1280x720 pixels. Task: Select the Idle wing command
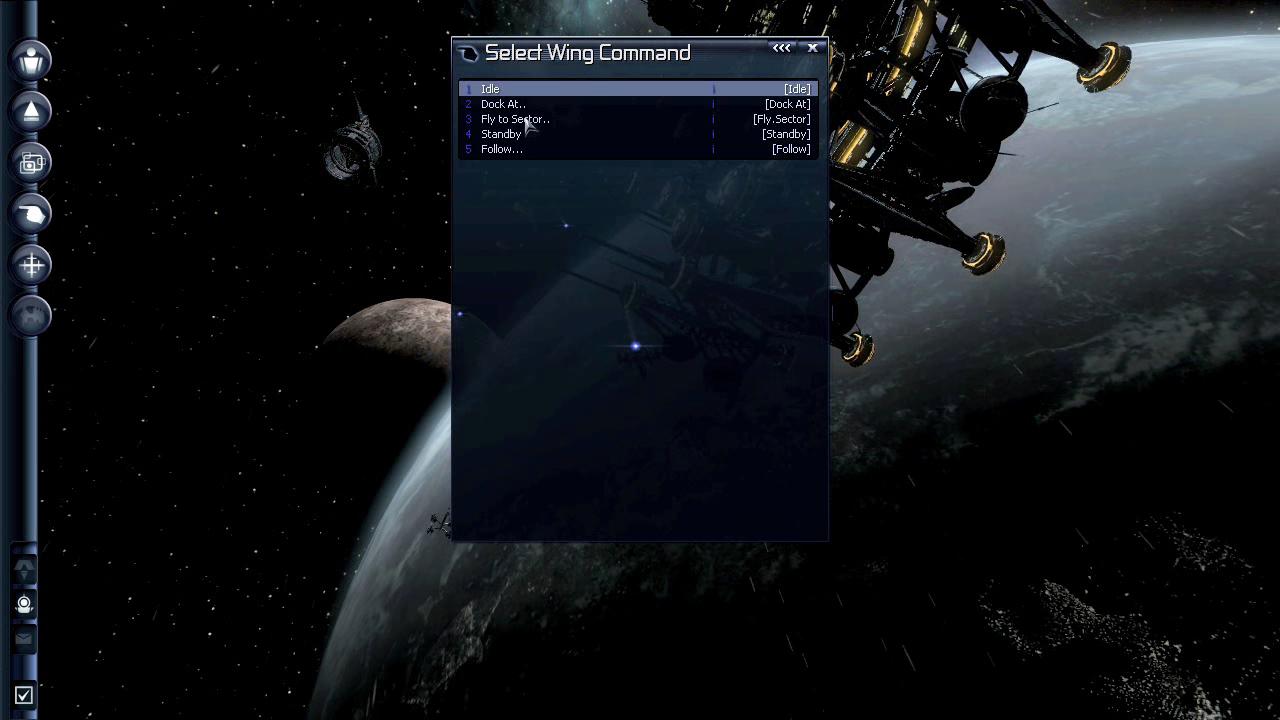coord(490,89)
